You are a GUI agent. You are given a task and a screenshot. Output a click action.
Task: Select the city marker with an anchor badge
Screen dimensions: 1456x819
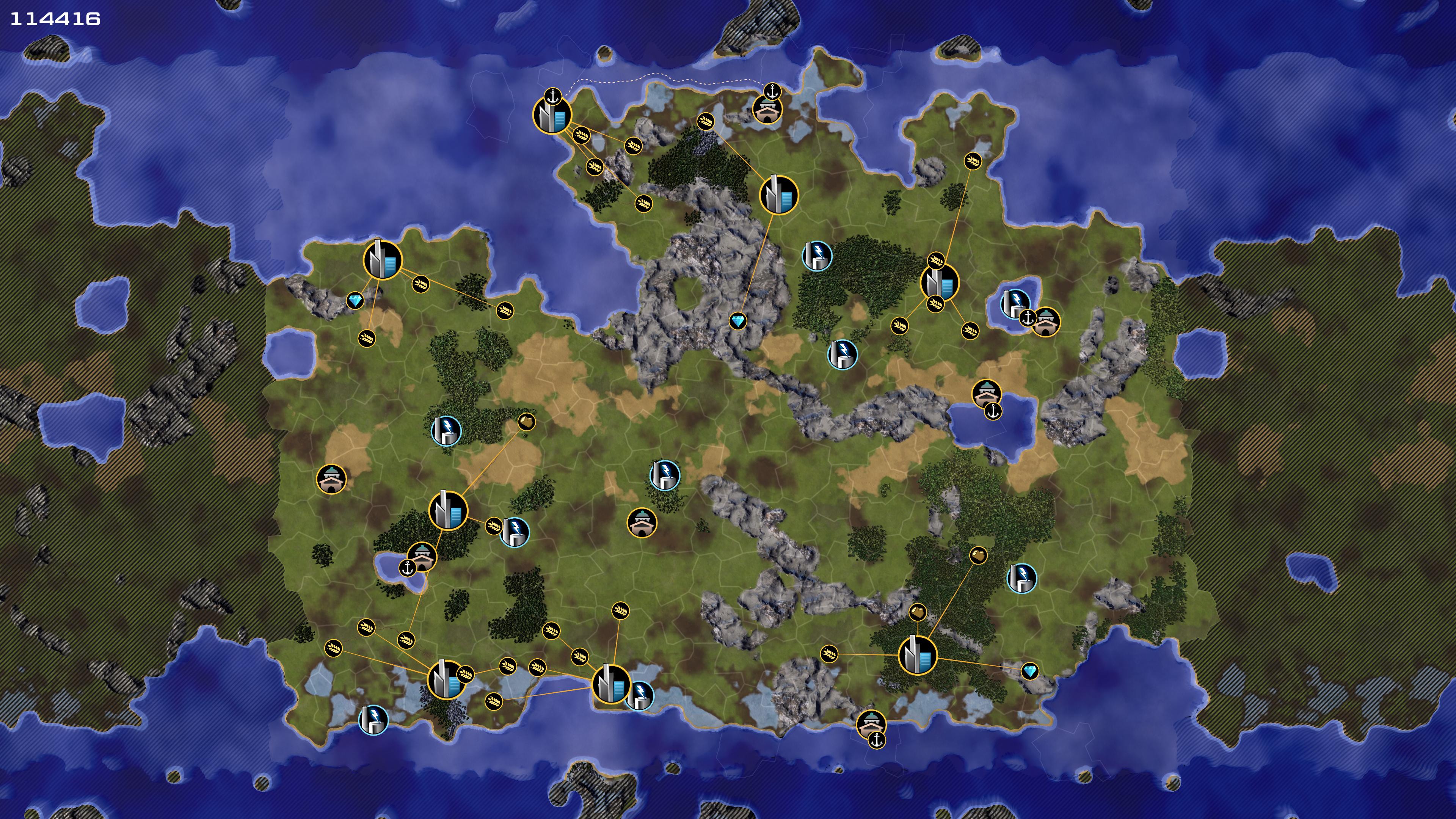pyautogui.click(x=552, y=115)
